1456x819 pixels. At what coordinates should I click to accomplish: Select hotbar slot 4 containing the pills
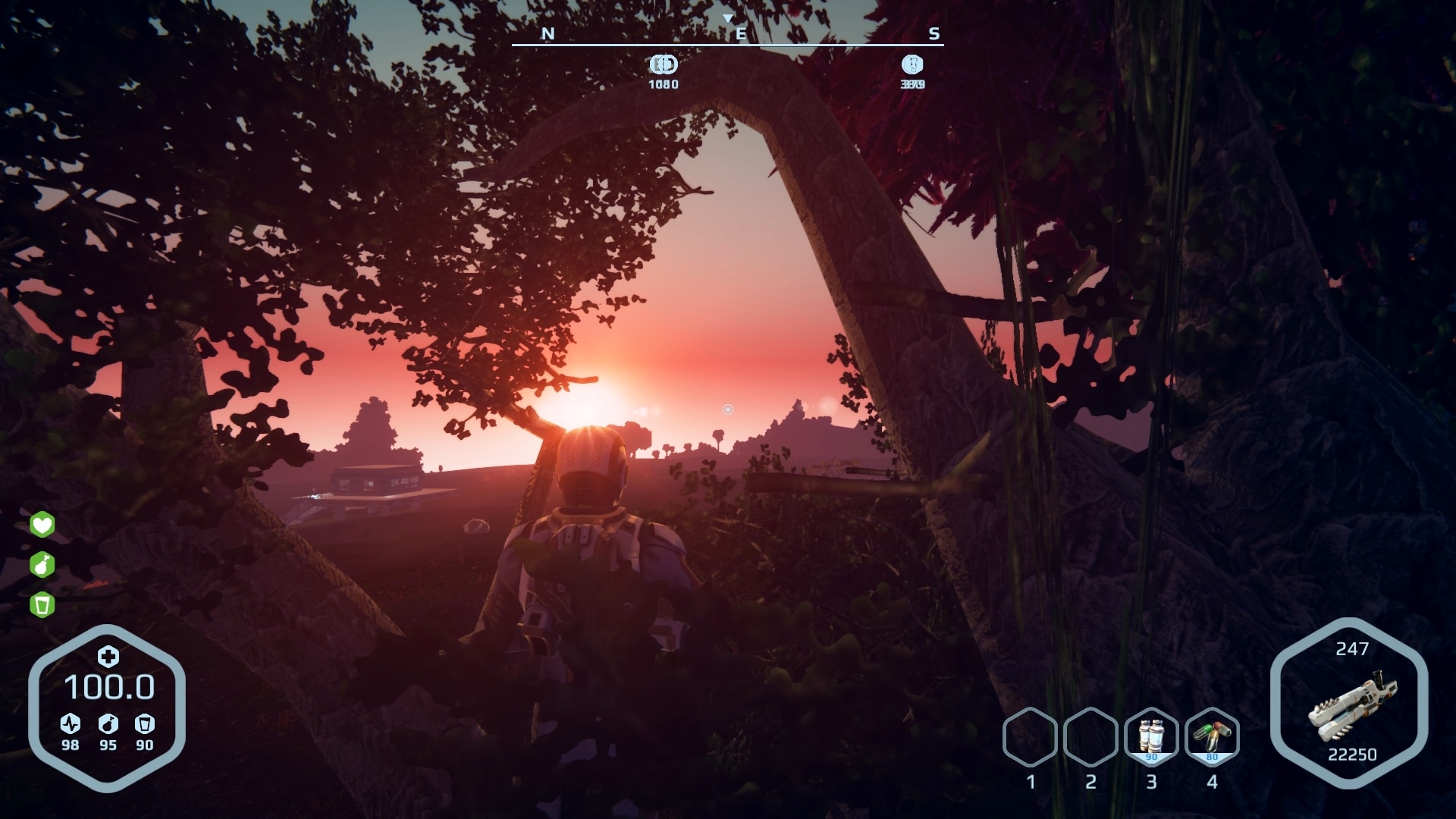click(1213, 735)
